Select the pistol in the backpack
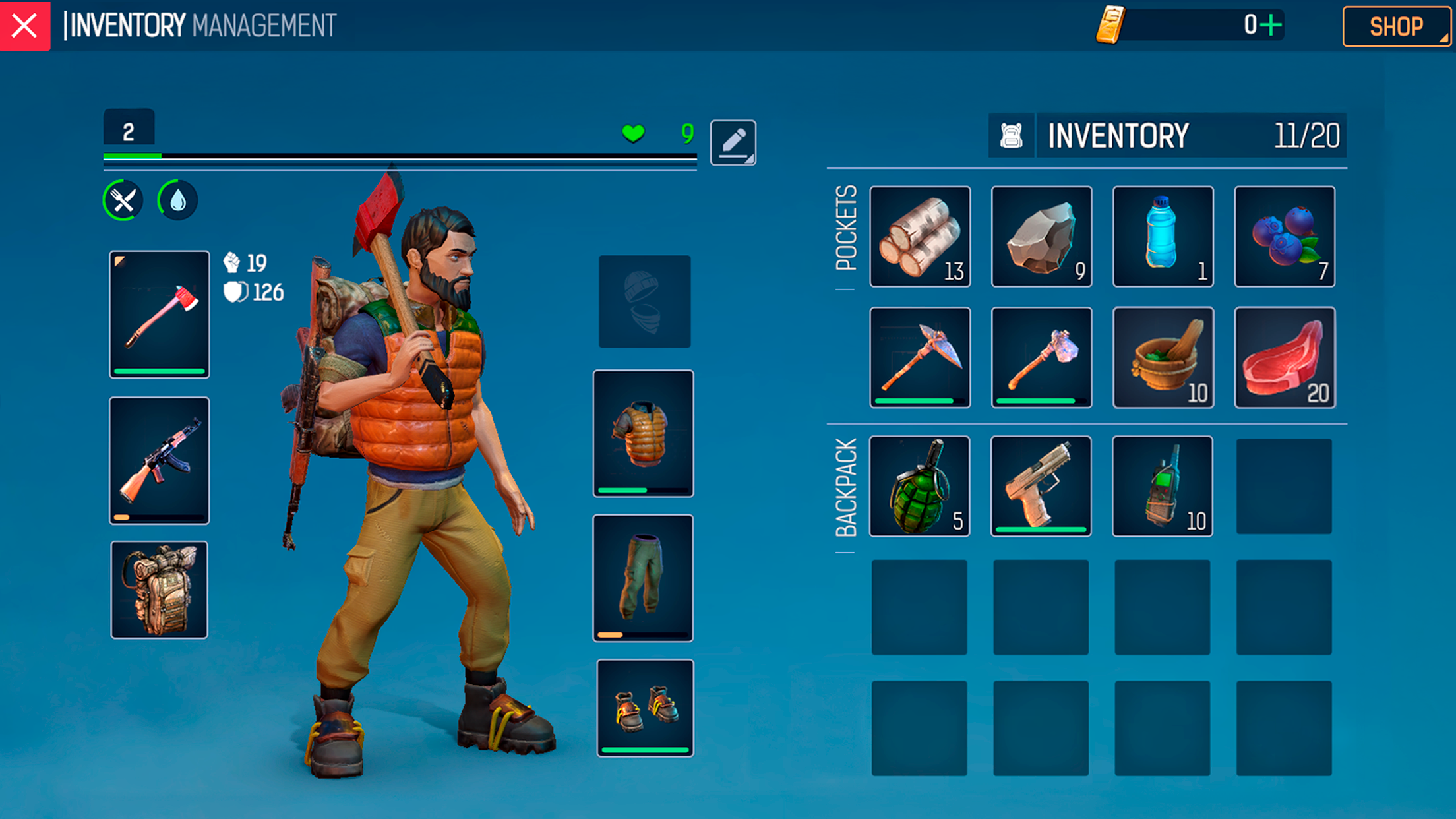This screenshot has width=1456, height=819. click(x=1041, y=486)
